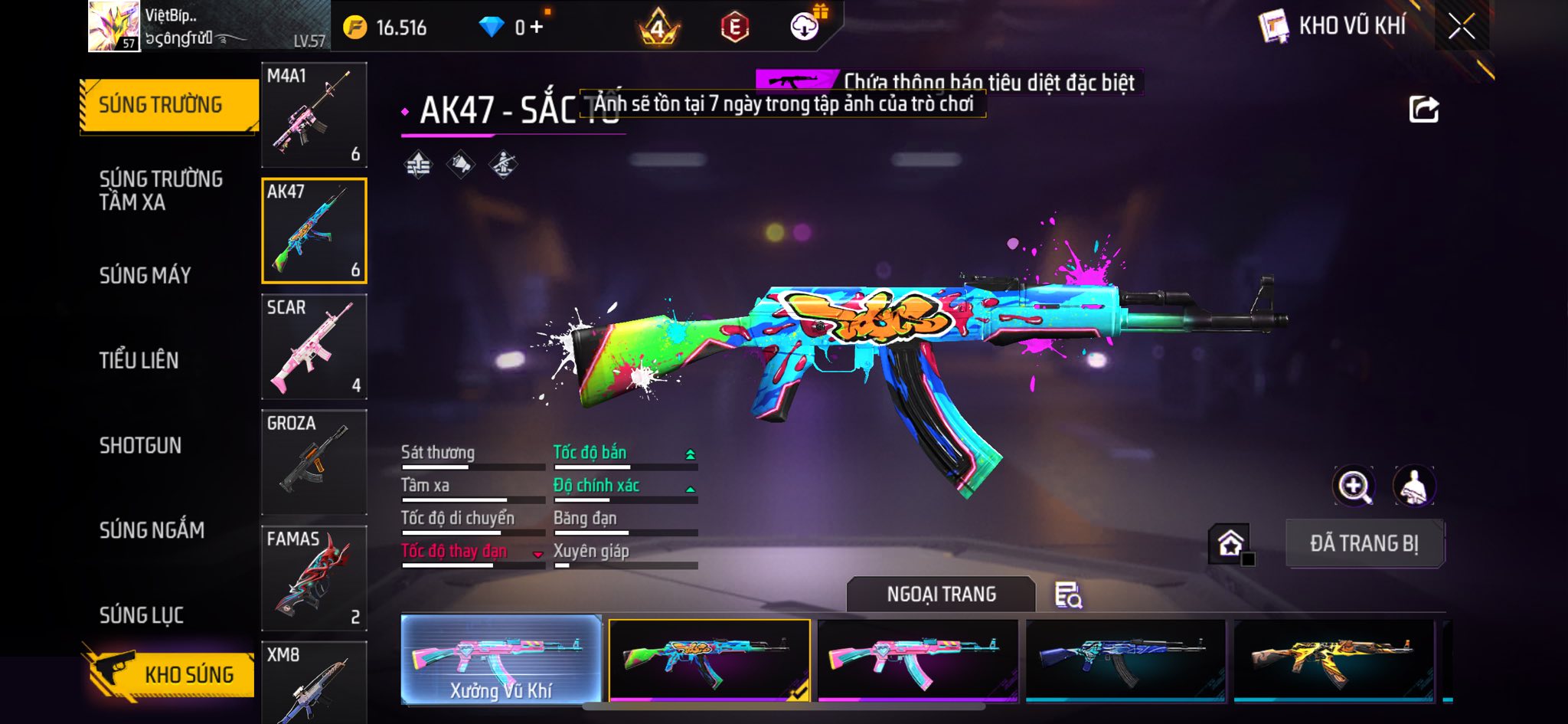This screenshot has height=724, width=1568.
Task: Click the Kho Súng button
Action: [170, 673]
